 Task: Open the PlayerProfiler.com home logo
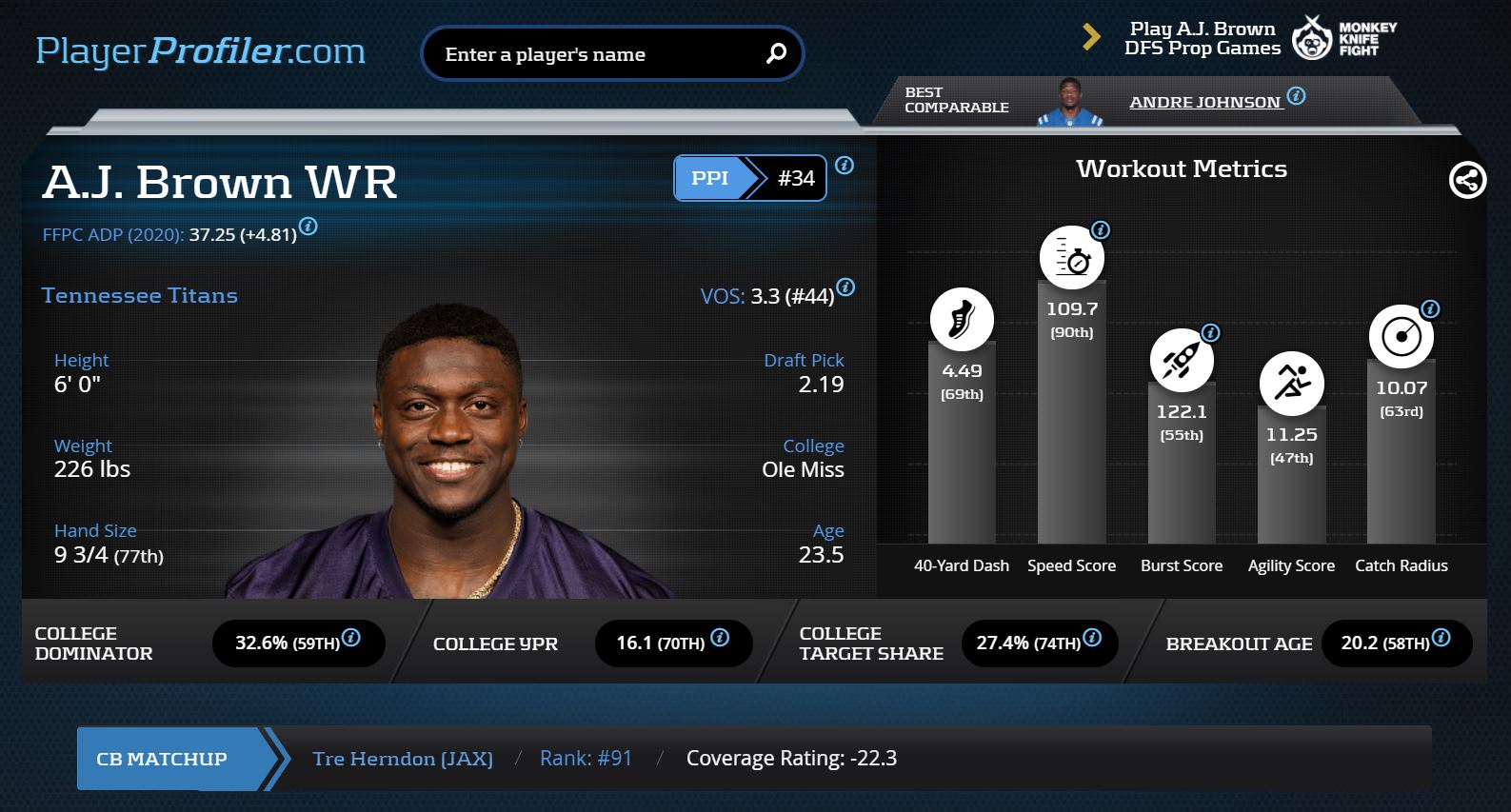(200, 51)
